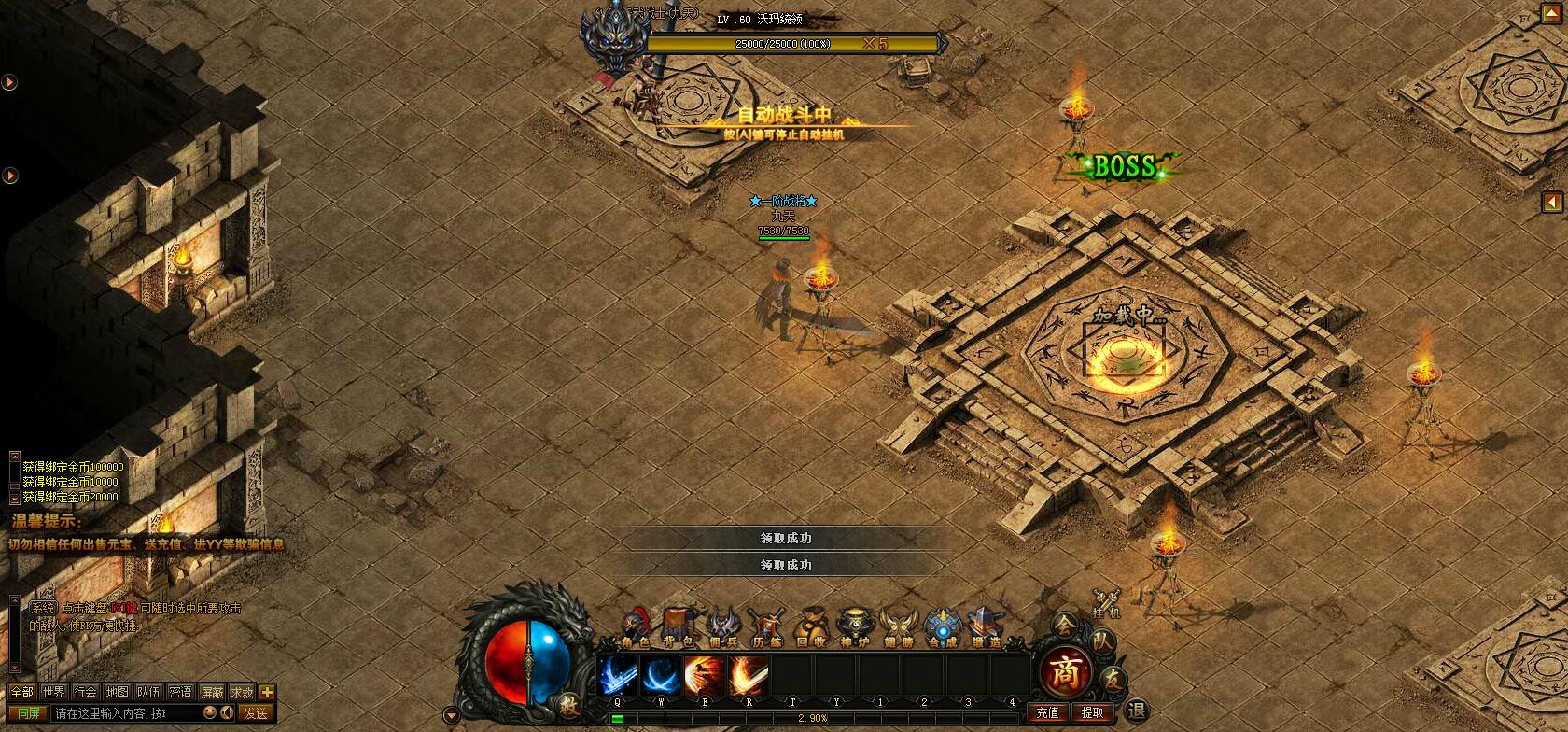Activate the E skill fiery strike
Viewport: 1568px width, 732px height.
pos(704,675)
